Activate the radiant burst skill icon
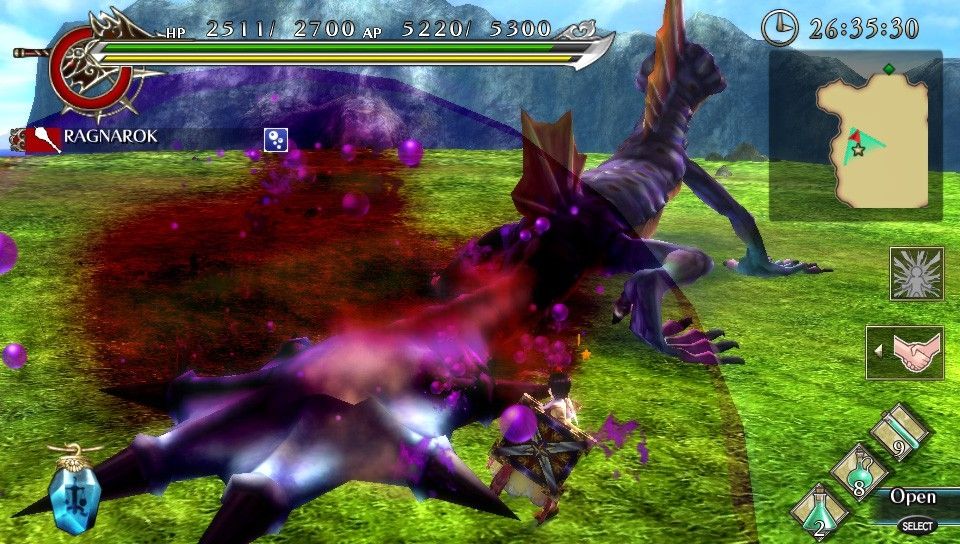960x544 pixels. 916,273
